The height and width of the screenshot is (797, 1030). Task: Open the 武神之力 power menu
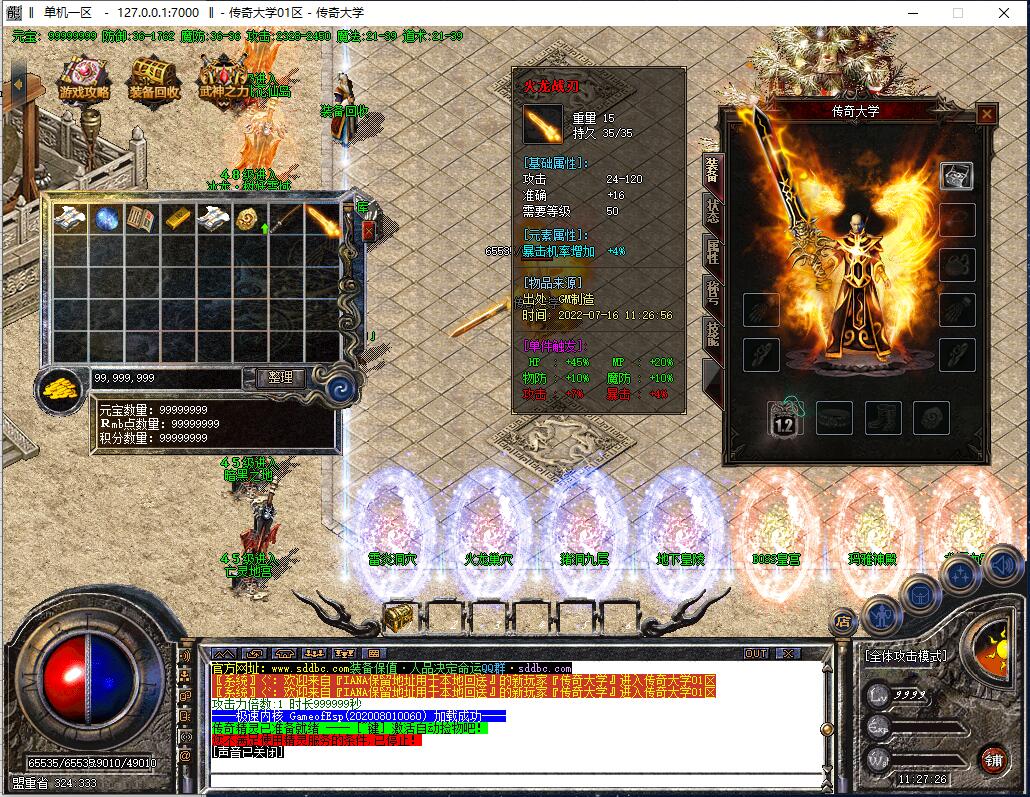(x=223, y=77)
